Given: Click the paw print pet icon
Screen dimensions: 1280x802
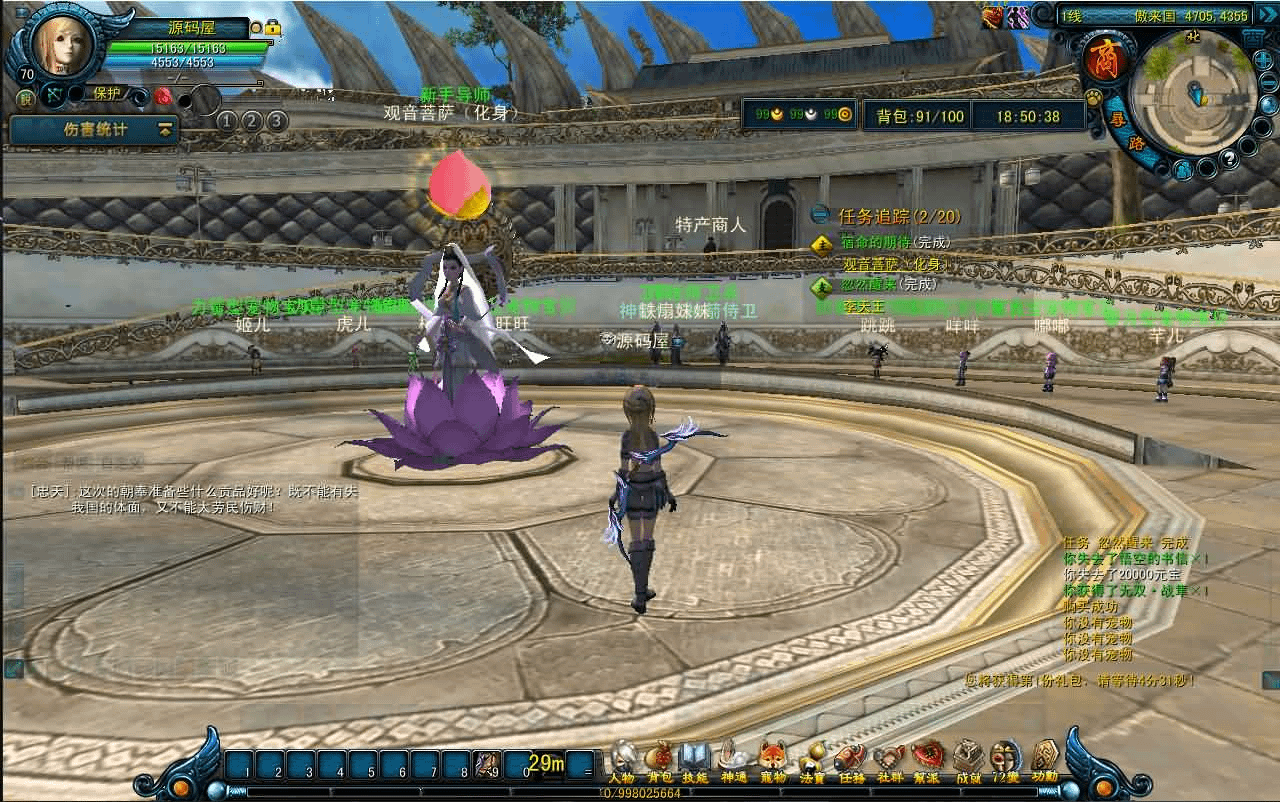Looking at the screenshot, I should tap(1093, 98).
